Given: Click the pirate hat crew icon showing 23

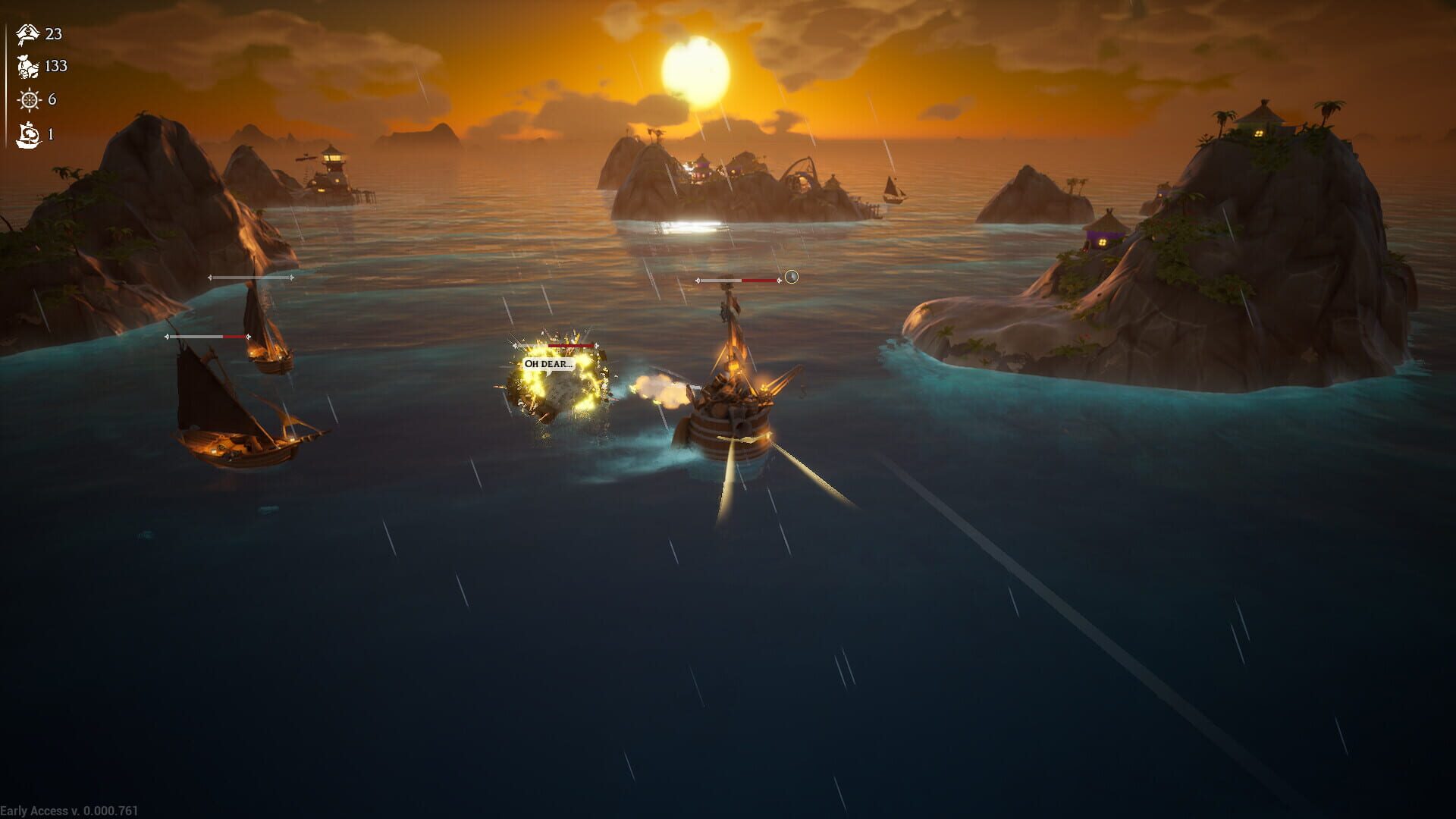Looking at the screenshot, I should pos(27,34).
